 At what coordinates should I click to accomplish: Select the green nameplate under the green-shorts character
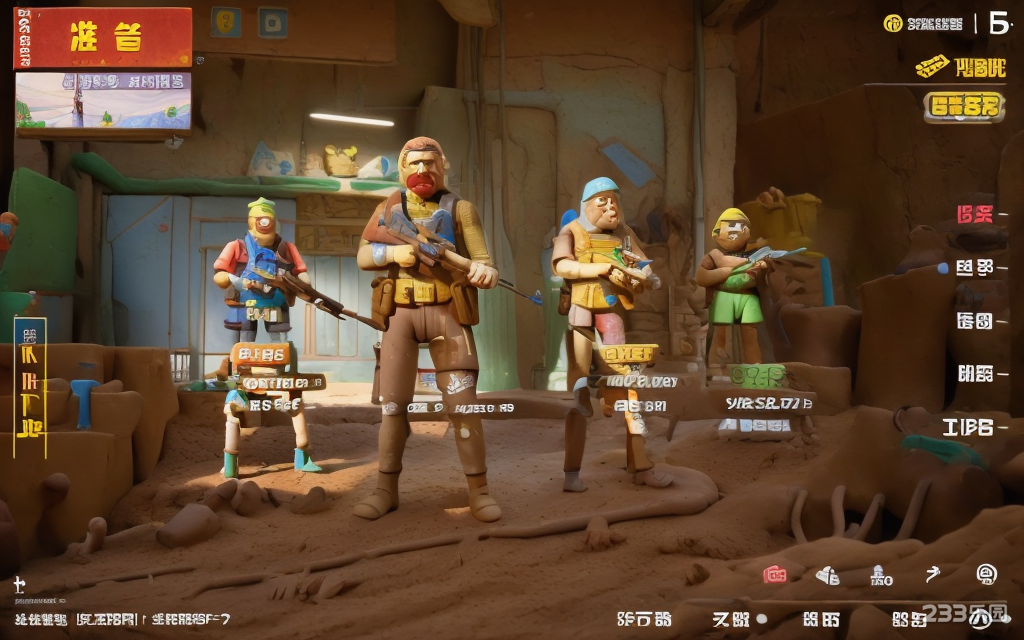pos(760,376)
